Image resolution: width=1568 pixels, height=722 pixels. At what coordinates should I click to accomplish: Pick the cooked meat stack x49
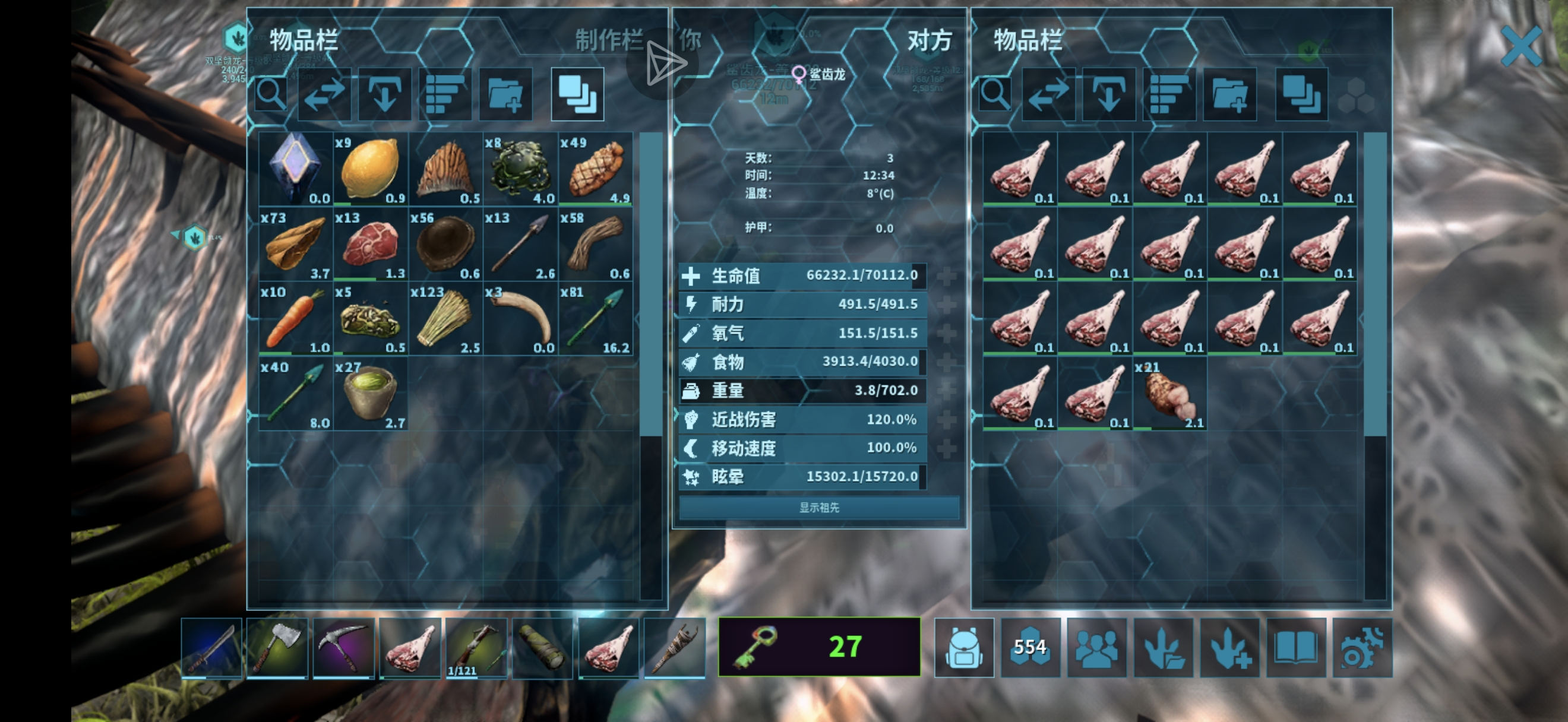595,169
